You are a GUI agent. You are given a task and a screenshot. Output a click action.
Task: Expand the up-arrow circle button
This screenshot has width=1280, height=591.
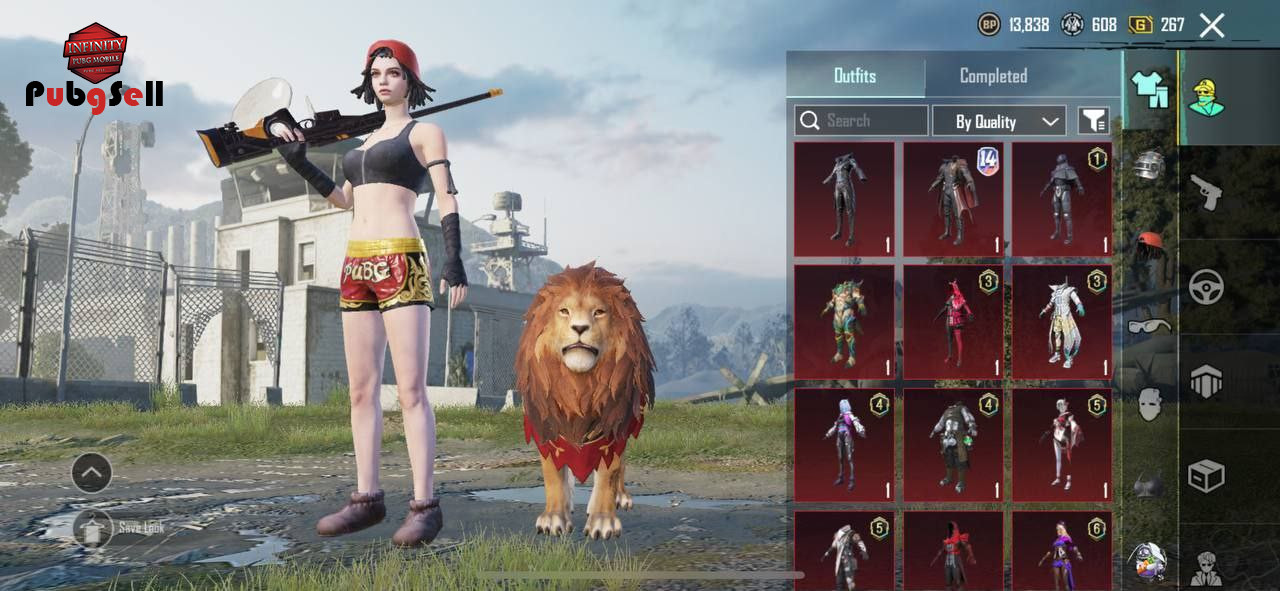point(92,473)
